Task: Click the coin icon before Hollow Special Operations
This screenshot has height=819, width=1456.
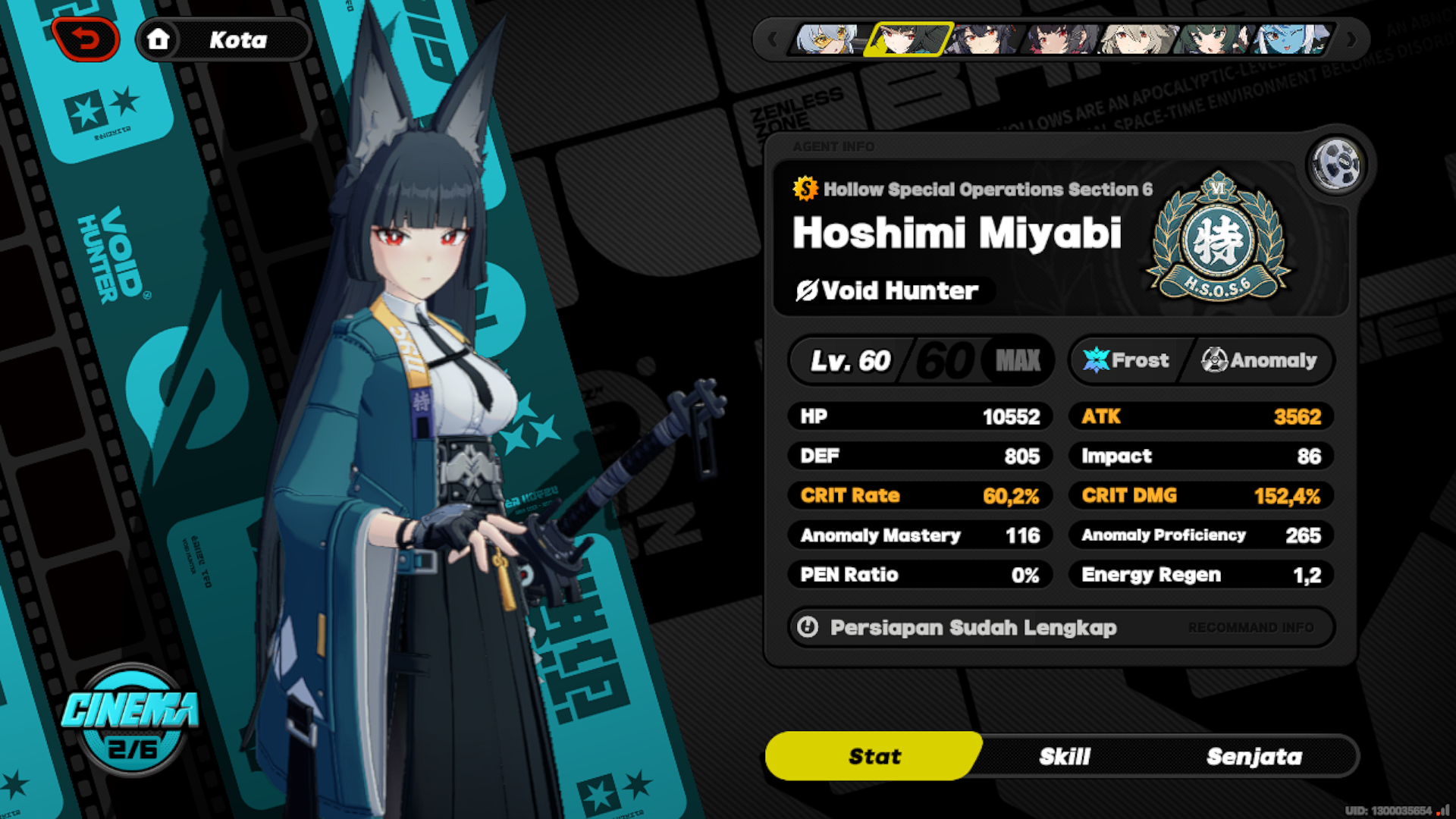Action: (805, 190)
